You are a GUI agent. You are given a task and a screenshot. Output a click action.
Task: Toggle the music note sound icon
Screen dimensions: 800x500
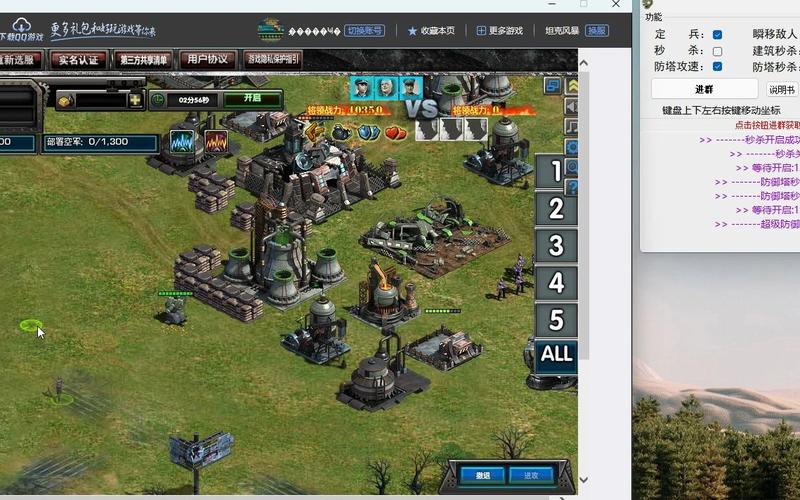(x=572, y=127)
